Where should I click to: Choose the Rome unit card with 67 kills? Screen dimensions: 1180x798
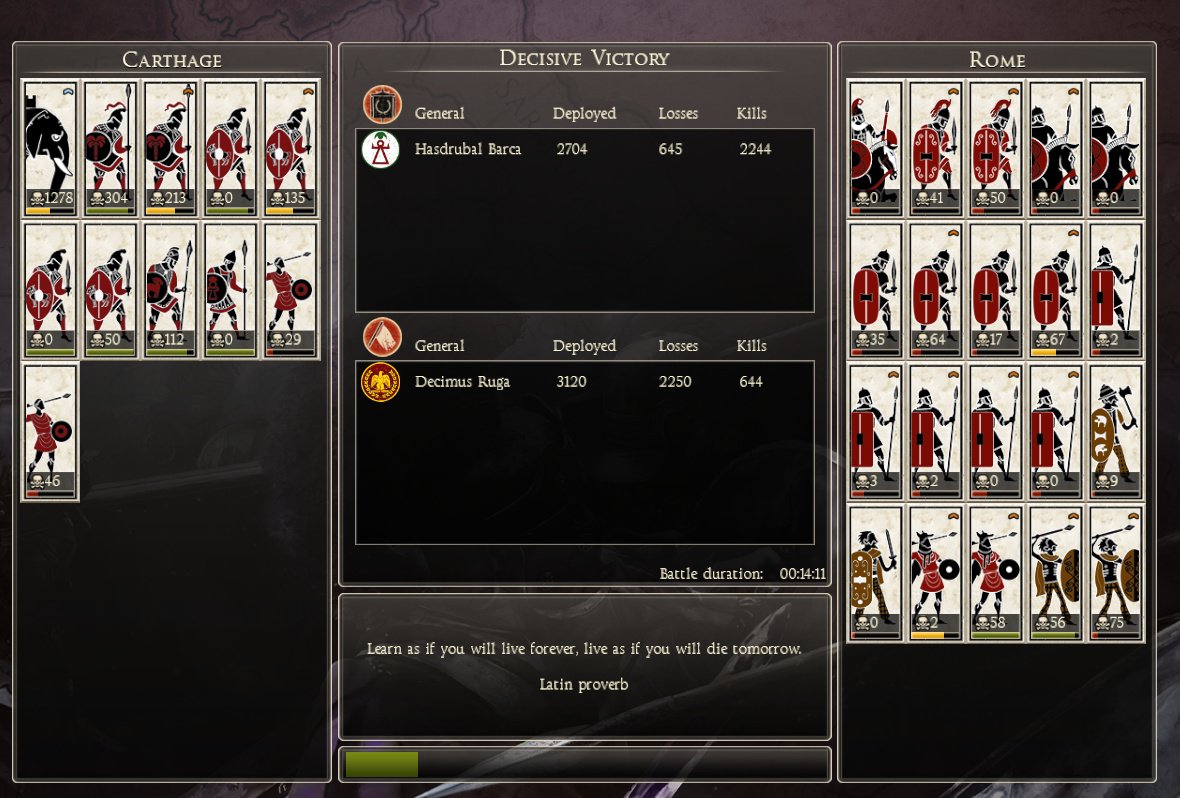point(1056,290)
